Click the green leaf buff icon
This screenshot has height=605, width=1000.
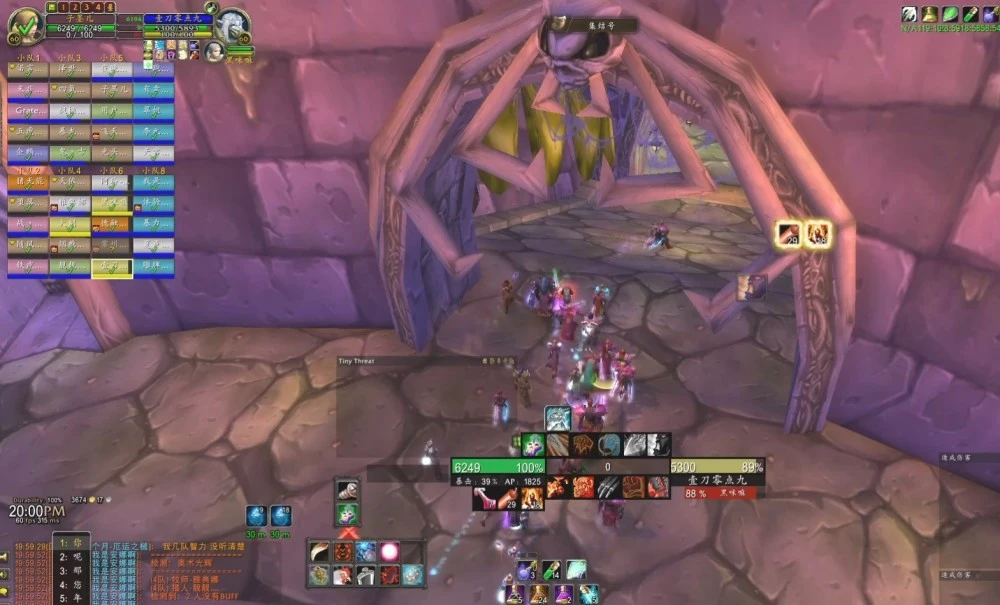pos(948,14)
